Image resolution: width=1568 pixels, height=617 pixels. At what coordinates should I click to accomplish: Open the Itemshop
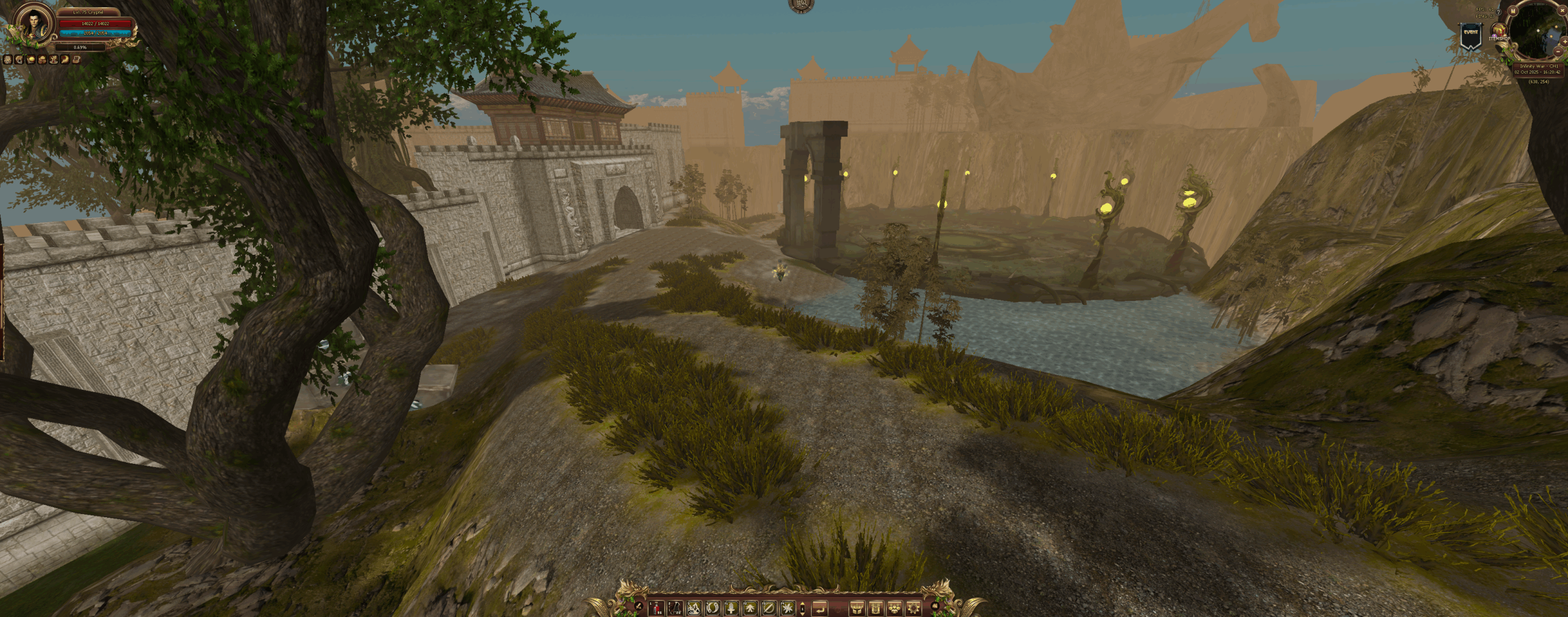coord(1499,31)
